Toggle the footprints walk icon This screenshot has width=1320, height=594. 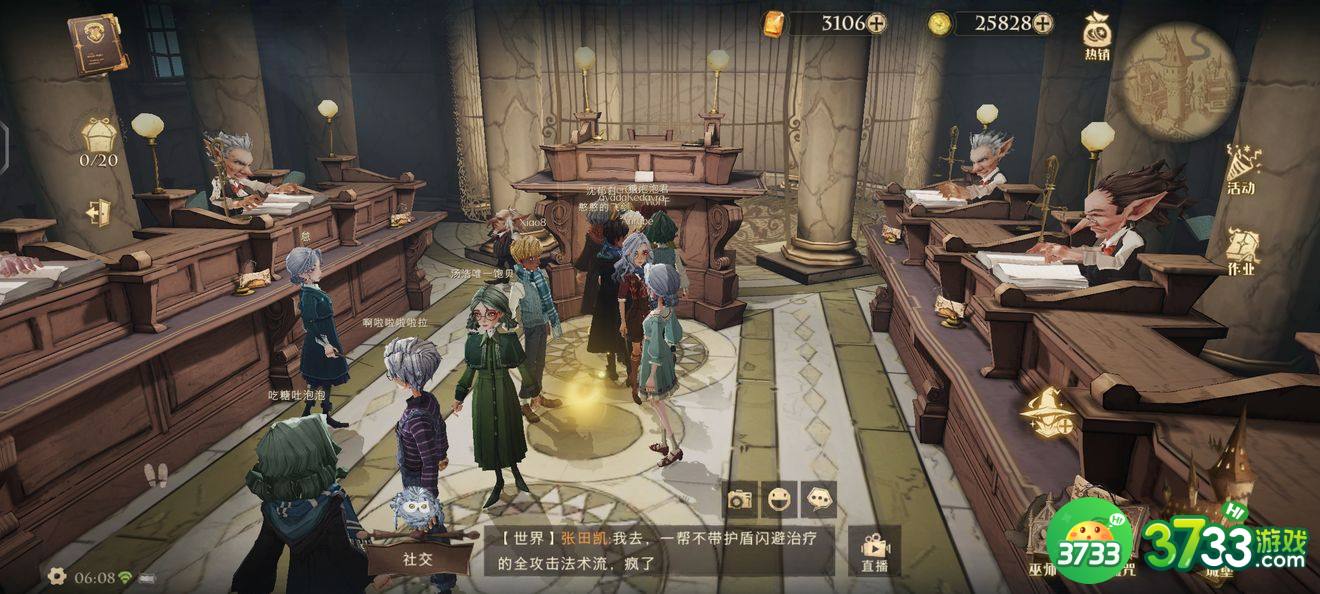[x=156, y=475]
